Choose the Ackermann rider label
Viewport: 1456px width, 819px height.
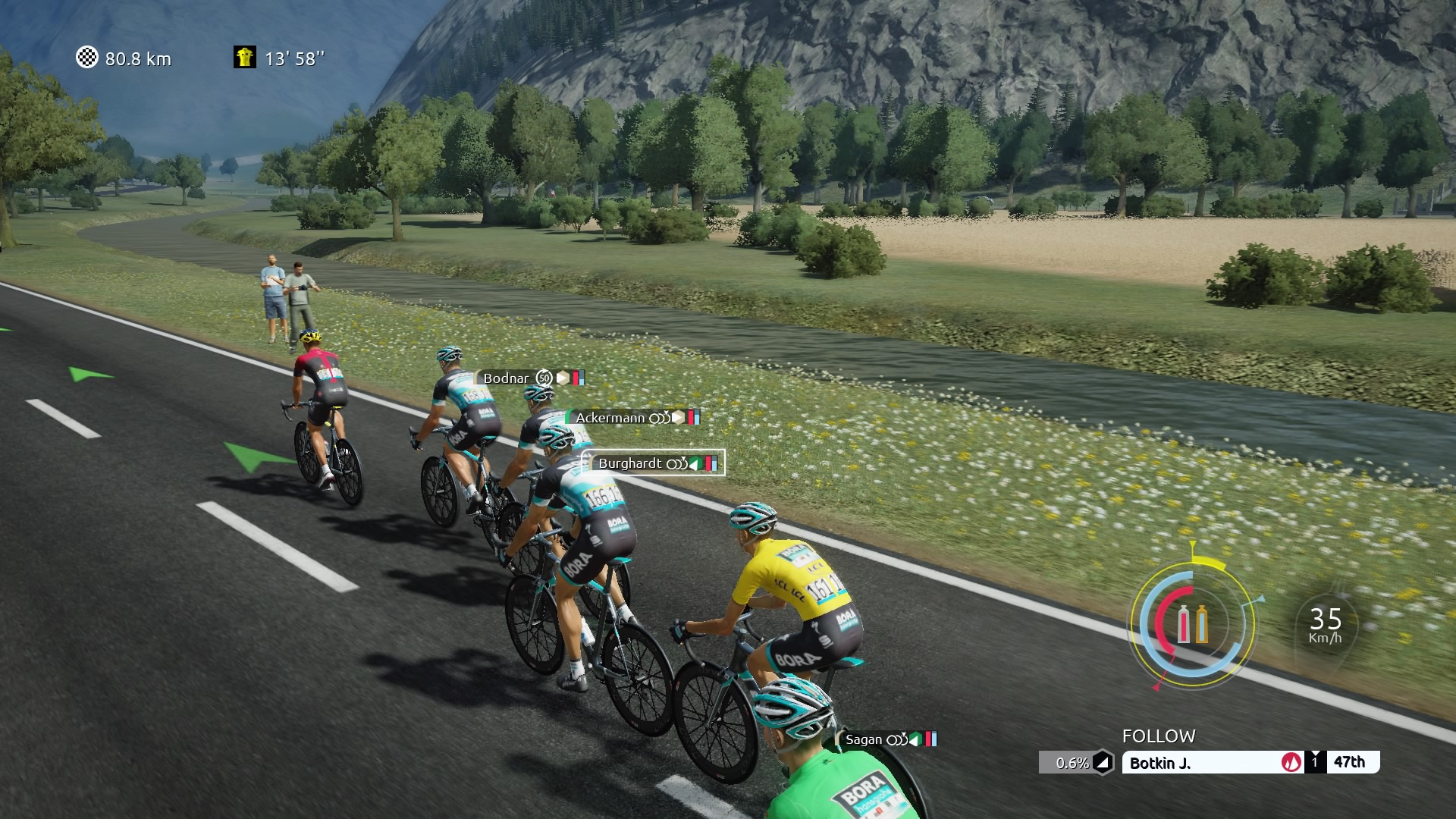click(x=634, y=418)
